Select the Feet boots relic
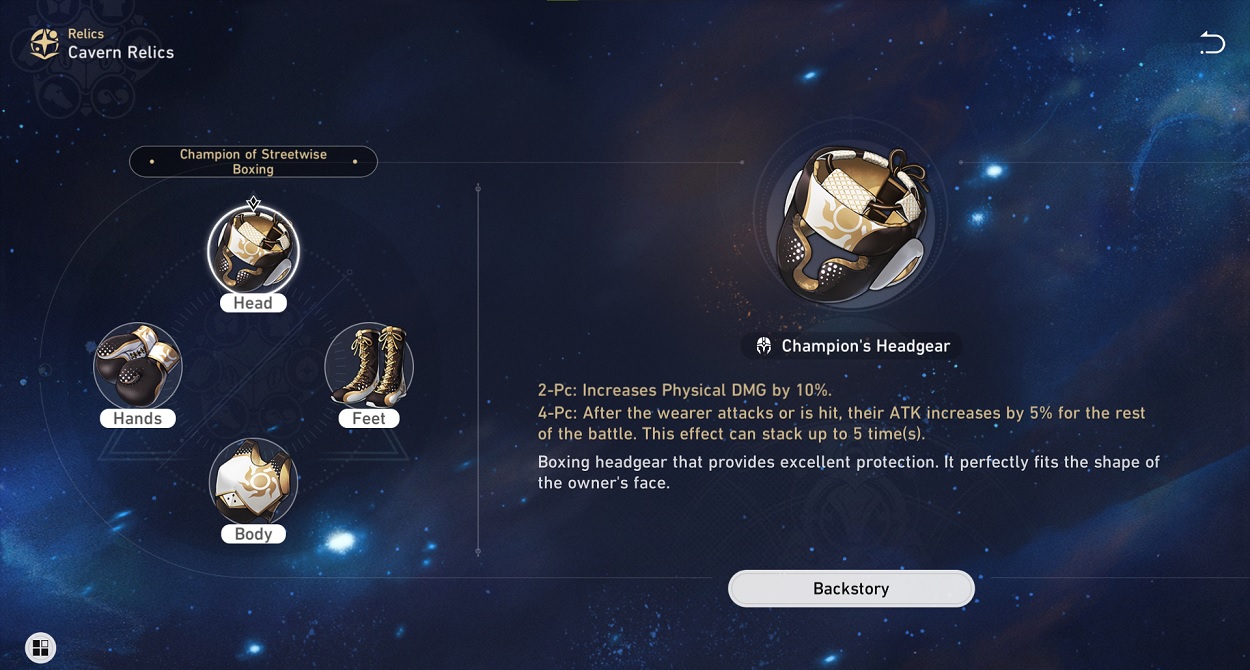This screenshot has height=670, width=1250. coord(369,367)
